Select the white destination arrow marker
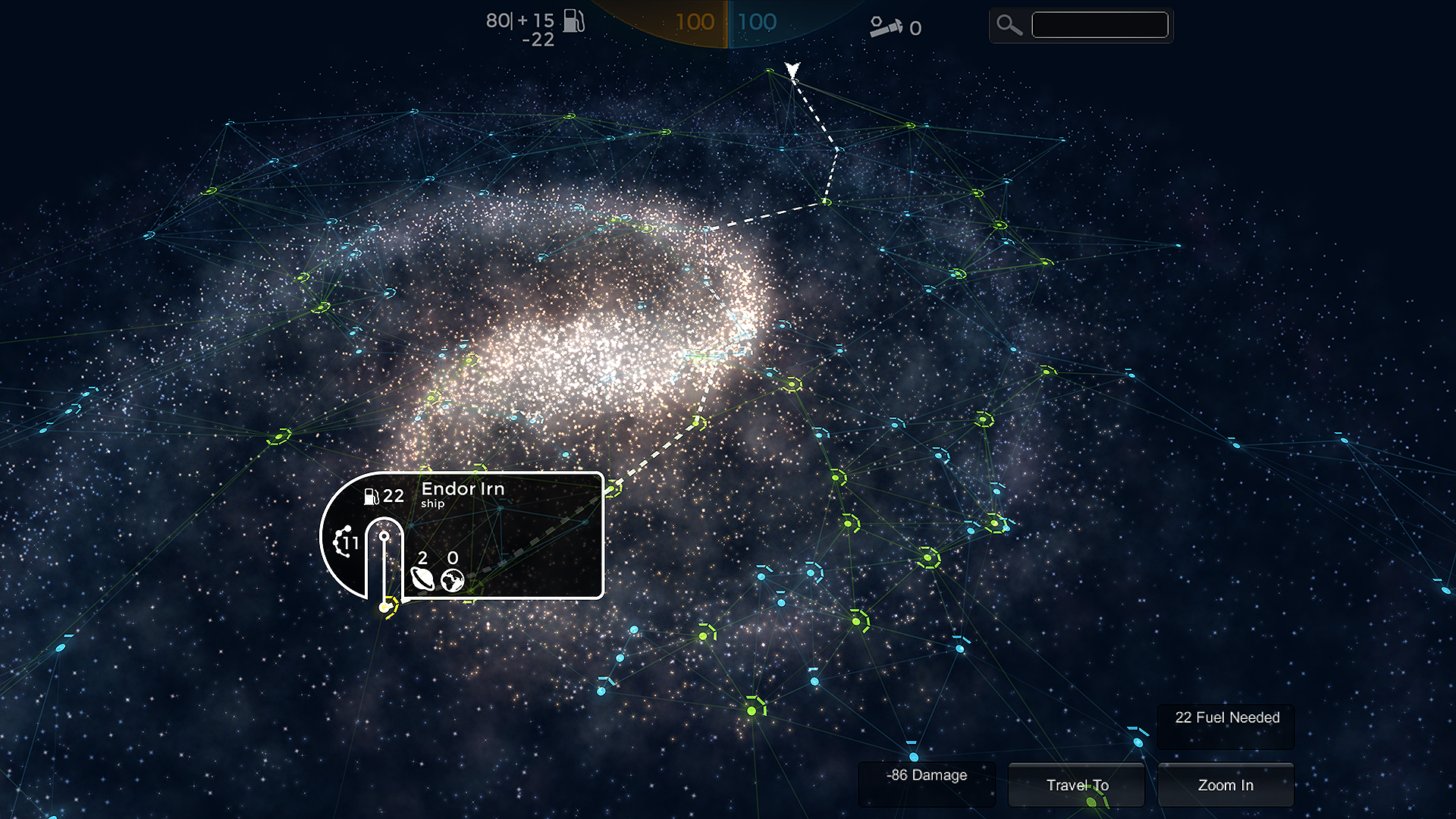 tap(792, 70)
